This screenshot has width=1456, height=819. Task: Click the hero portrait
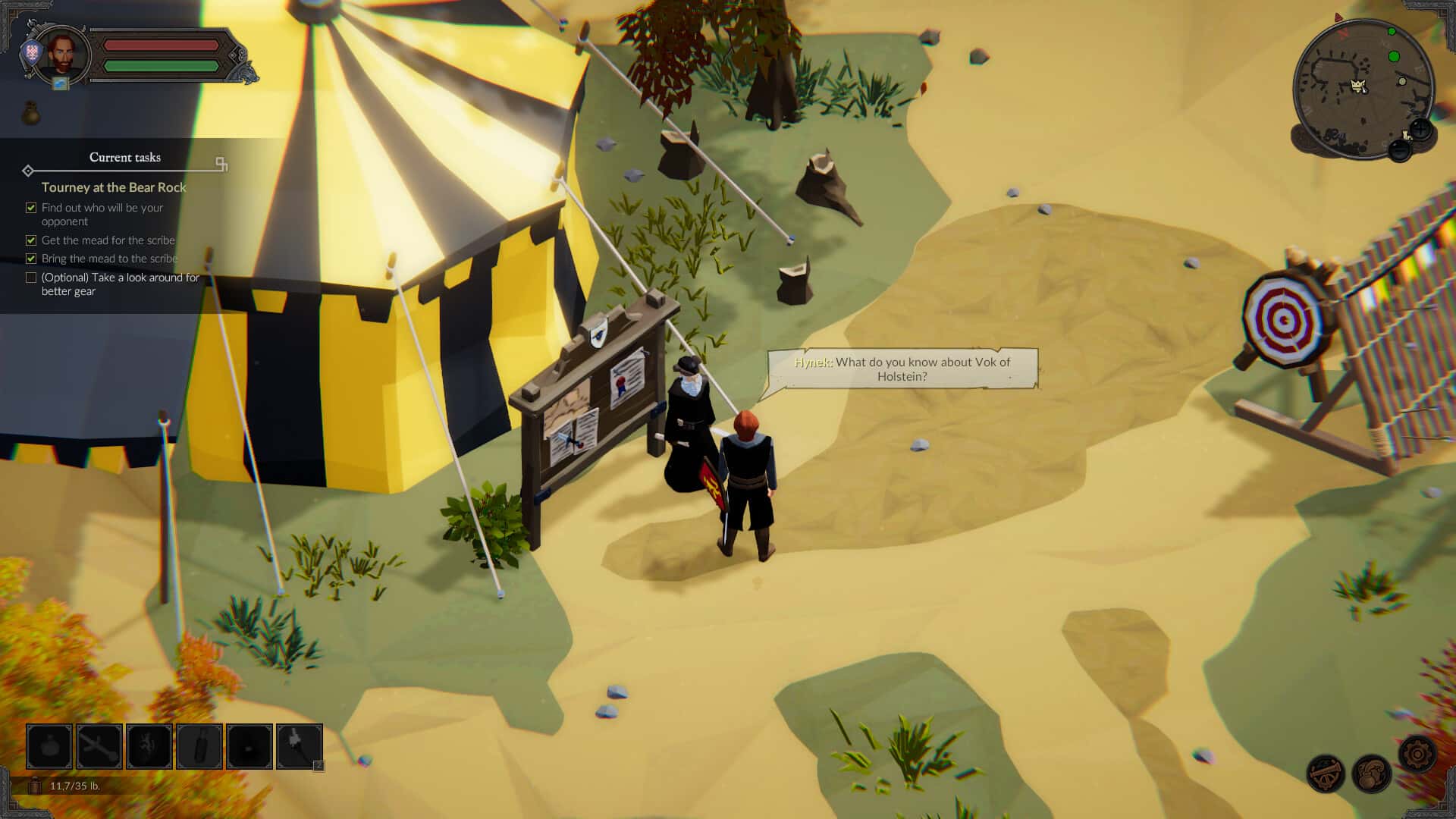pos(64,55)
